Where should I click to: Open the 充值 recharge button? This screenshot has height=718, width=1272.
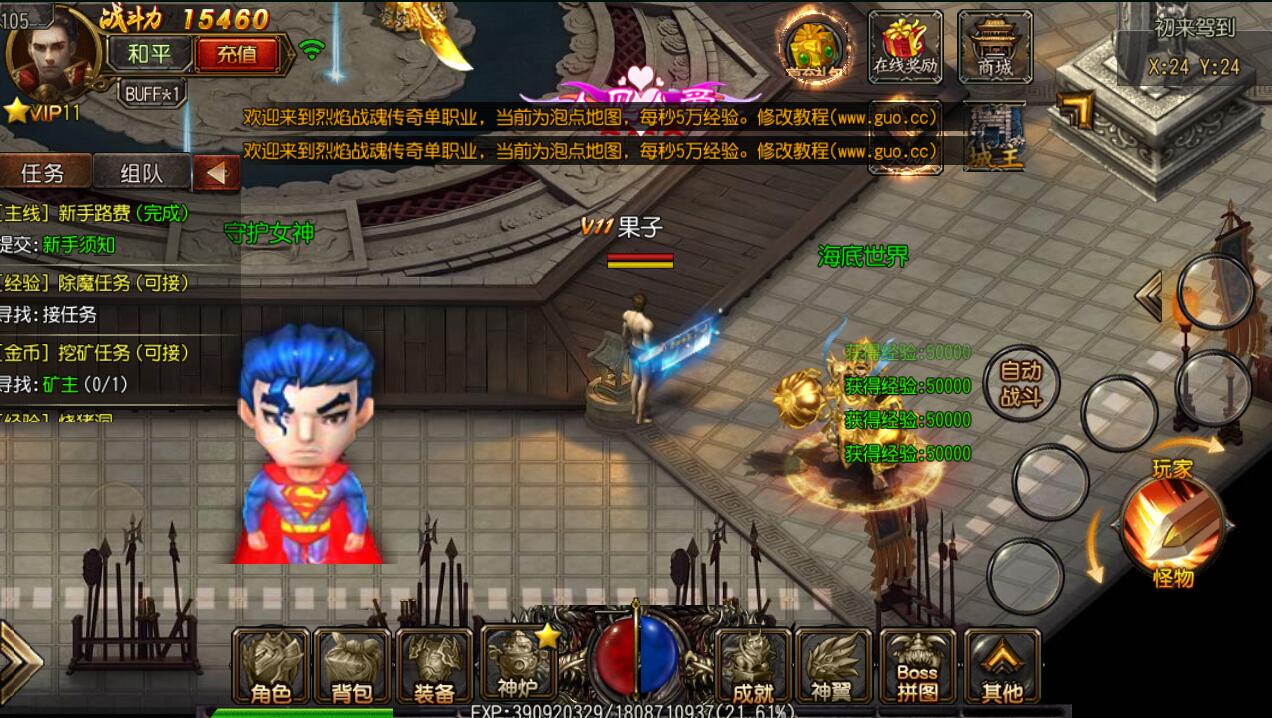[236, 54]
